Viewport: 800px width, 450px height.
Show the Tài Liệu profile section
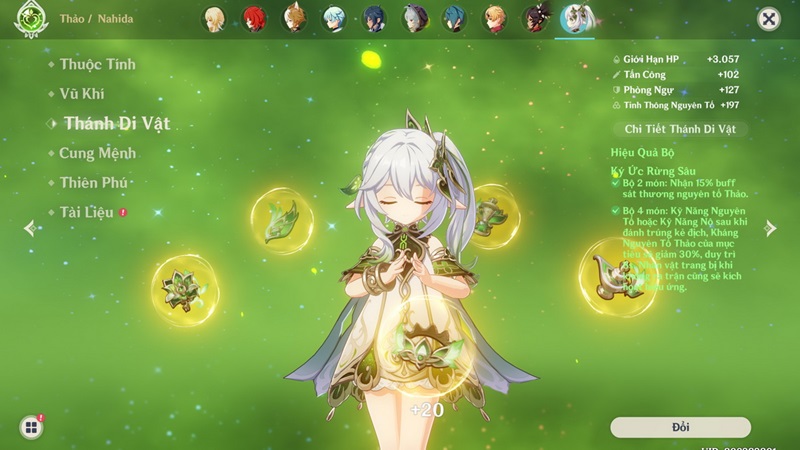[x=87, y=212]
